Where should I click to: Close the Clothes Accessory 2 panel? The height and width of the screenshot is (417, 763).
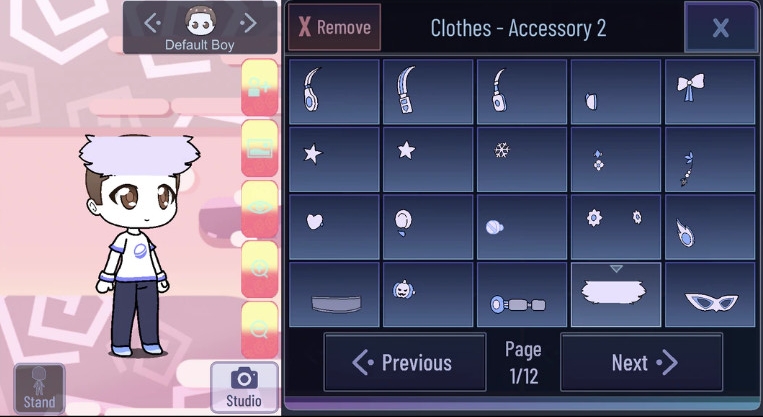pyautogui.click(x=720, y=27)
